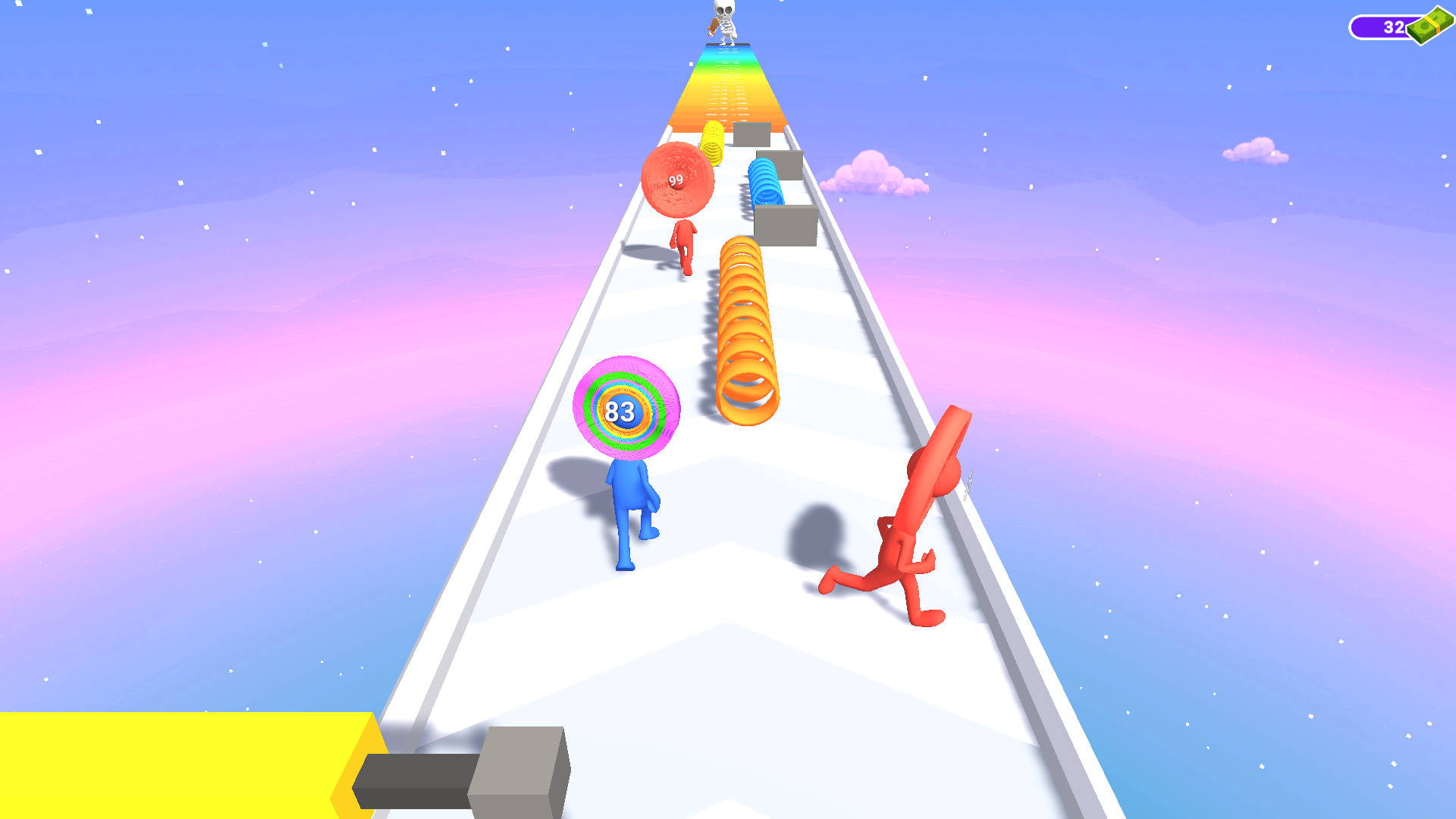1456x819 pixels.
Task: Click the skeleton boss holding a bat
Action: (723, 19)
